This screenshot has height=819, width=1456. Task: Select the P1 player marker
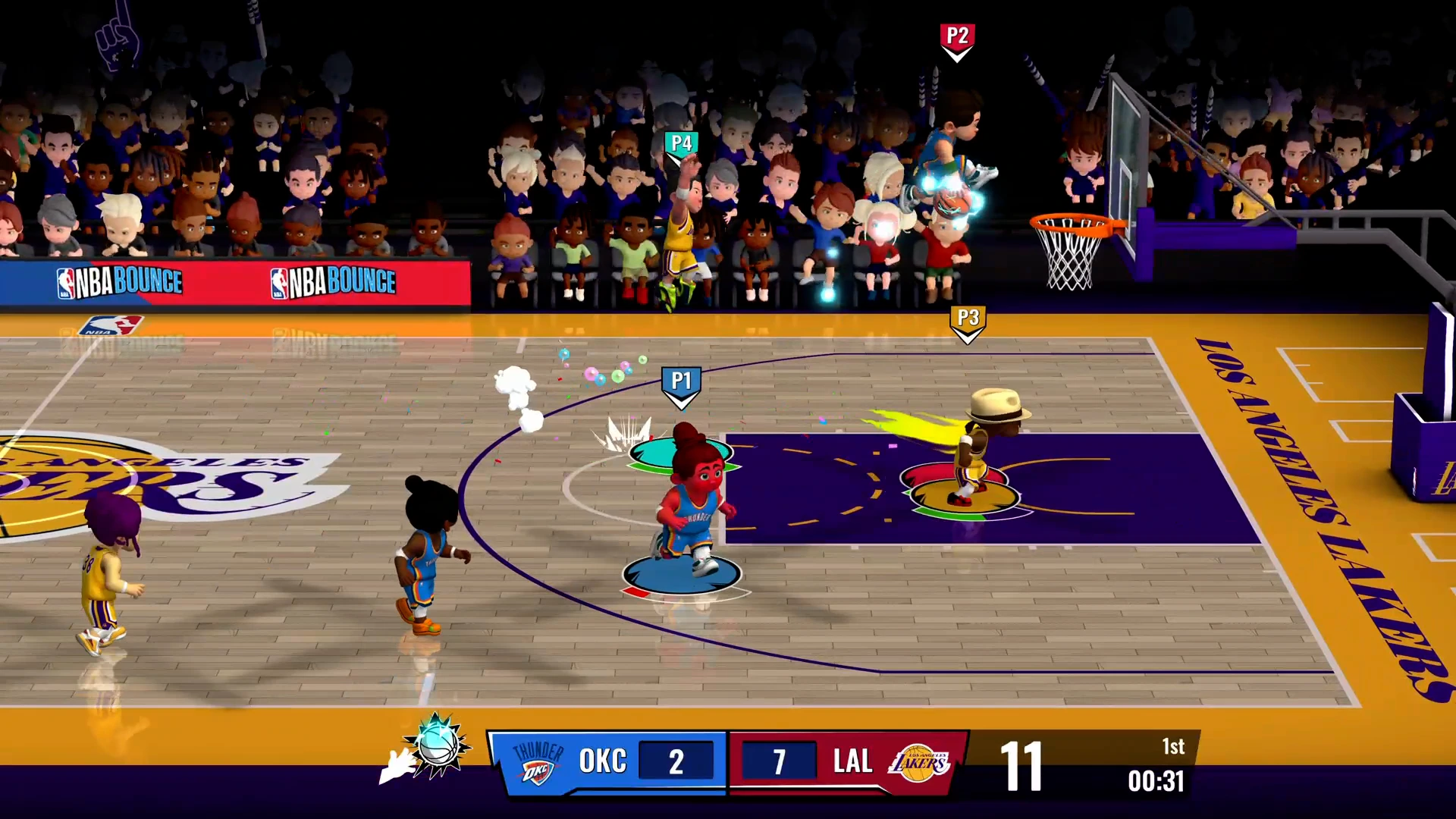[x=681, y=384]
